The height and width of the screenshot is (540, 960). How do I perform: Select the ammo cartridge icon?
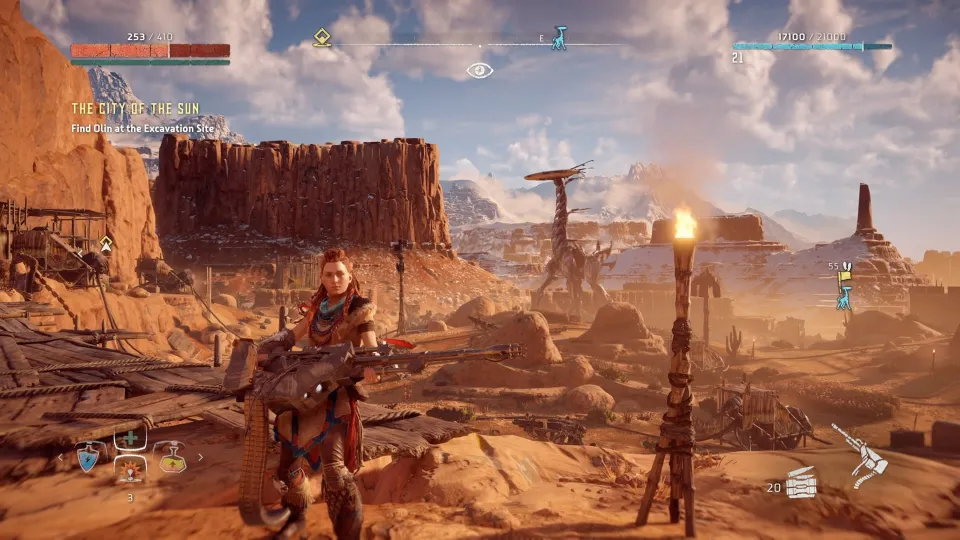click(x=801, y=485)
